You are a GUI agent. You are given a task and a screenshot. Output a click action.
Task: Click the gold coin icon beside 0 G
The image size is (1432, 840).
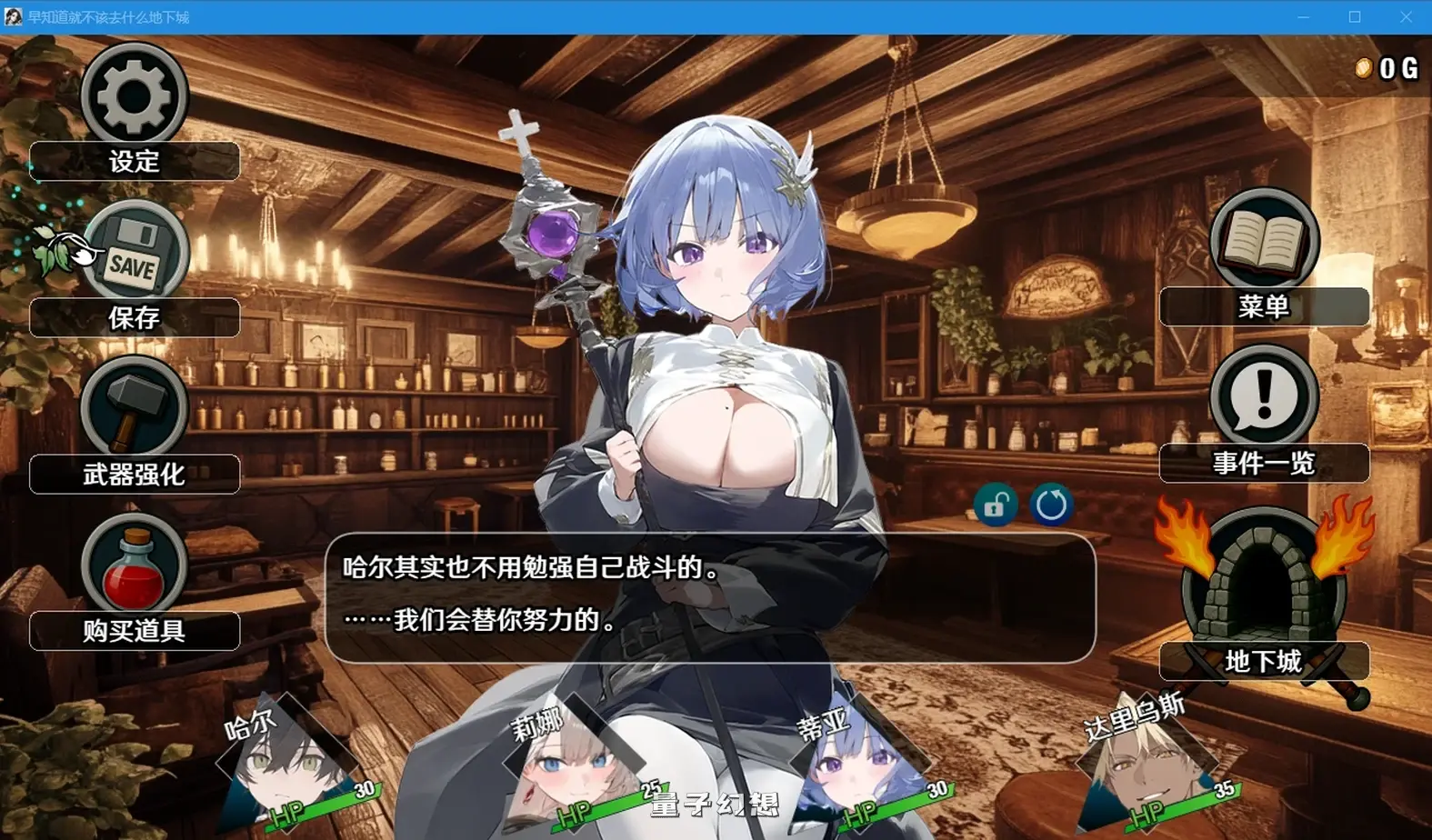1363,67
